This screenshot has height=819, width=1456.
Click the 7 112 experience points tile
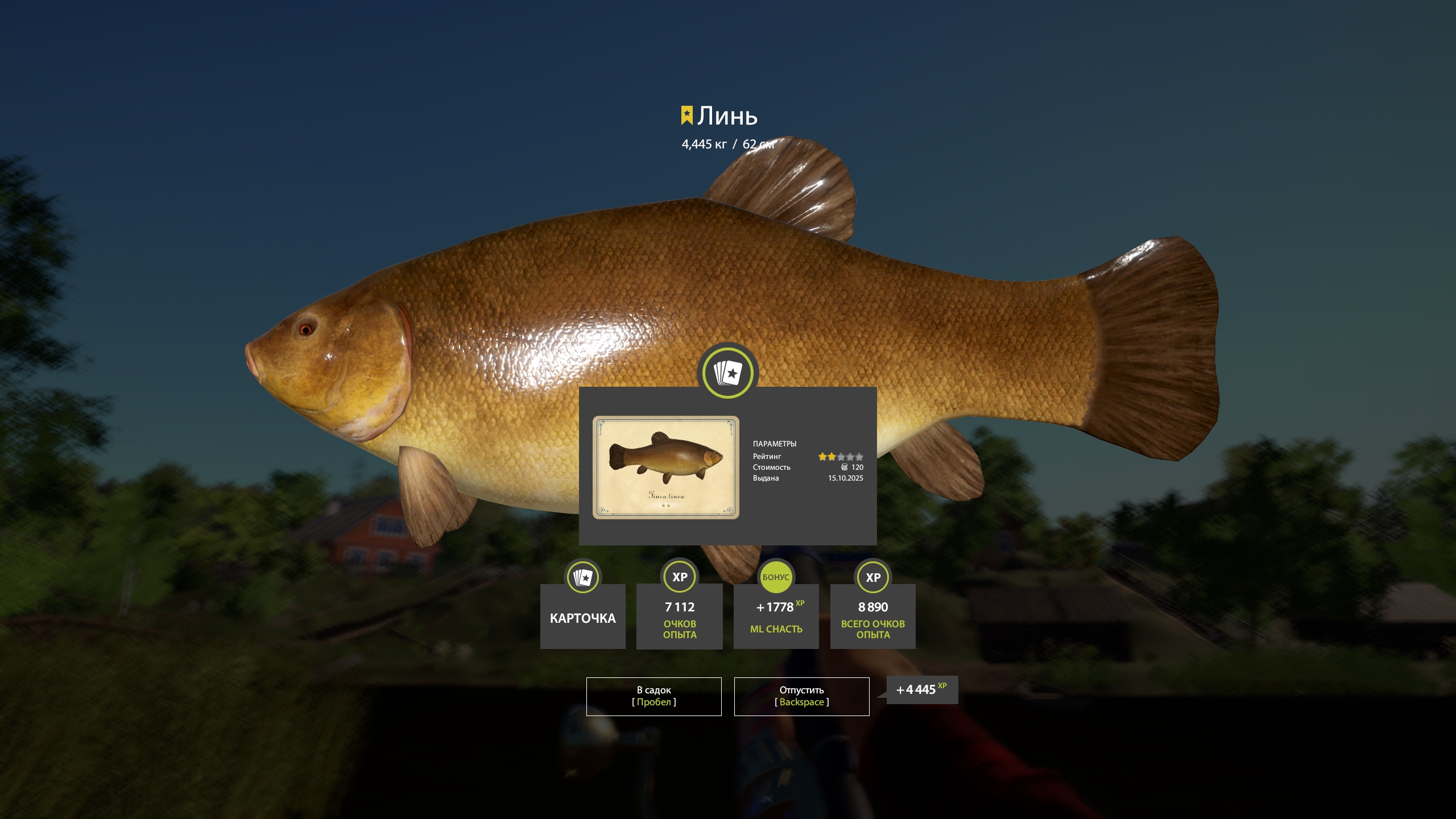click(679, 616)
